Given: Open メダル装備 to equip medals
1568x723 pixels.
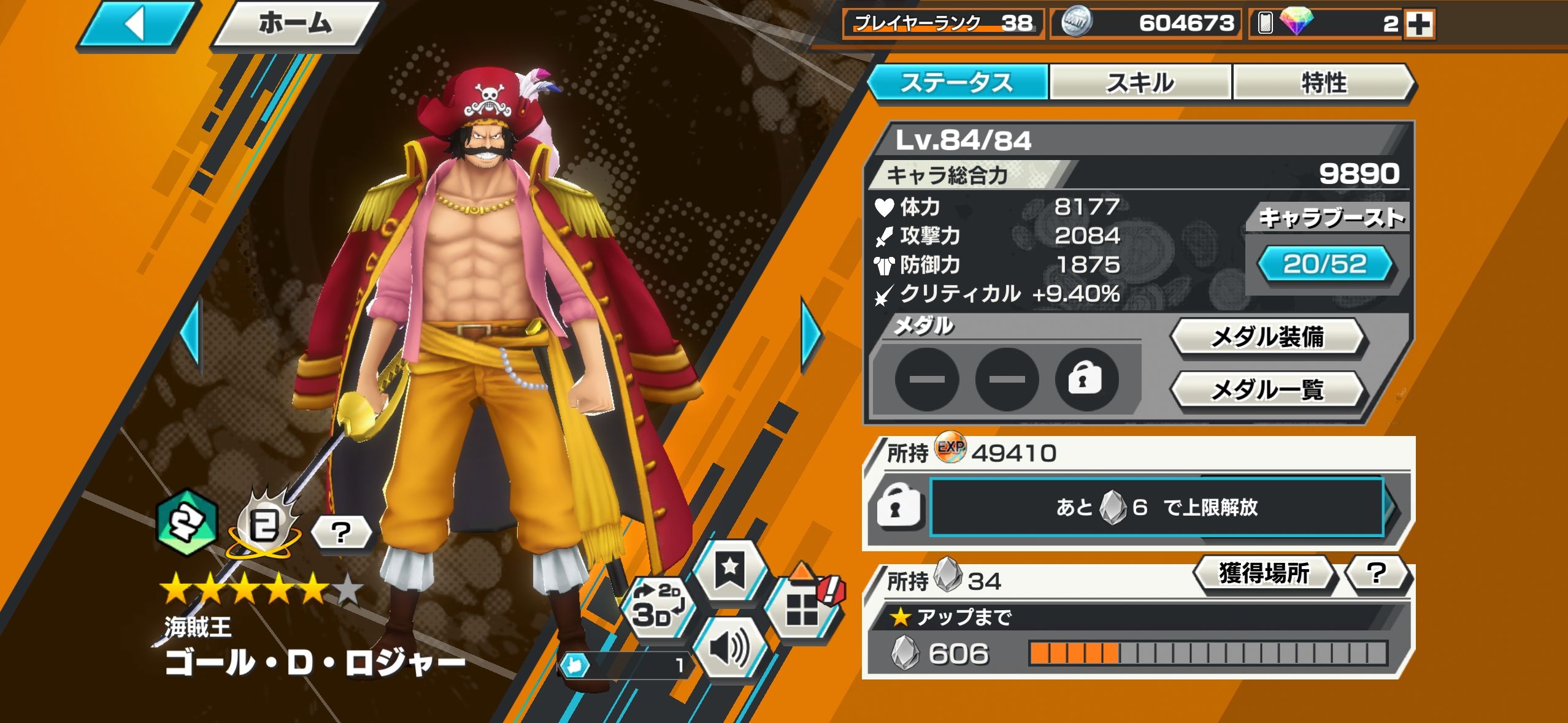Looking at the screenshot, I should point(1267,337).
